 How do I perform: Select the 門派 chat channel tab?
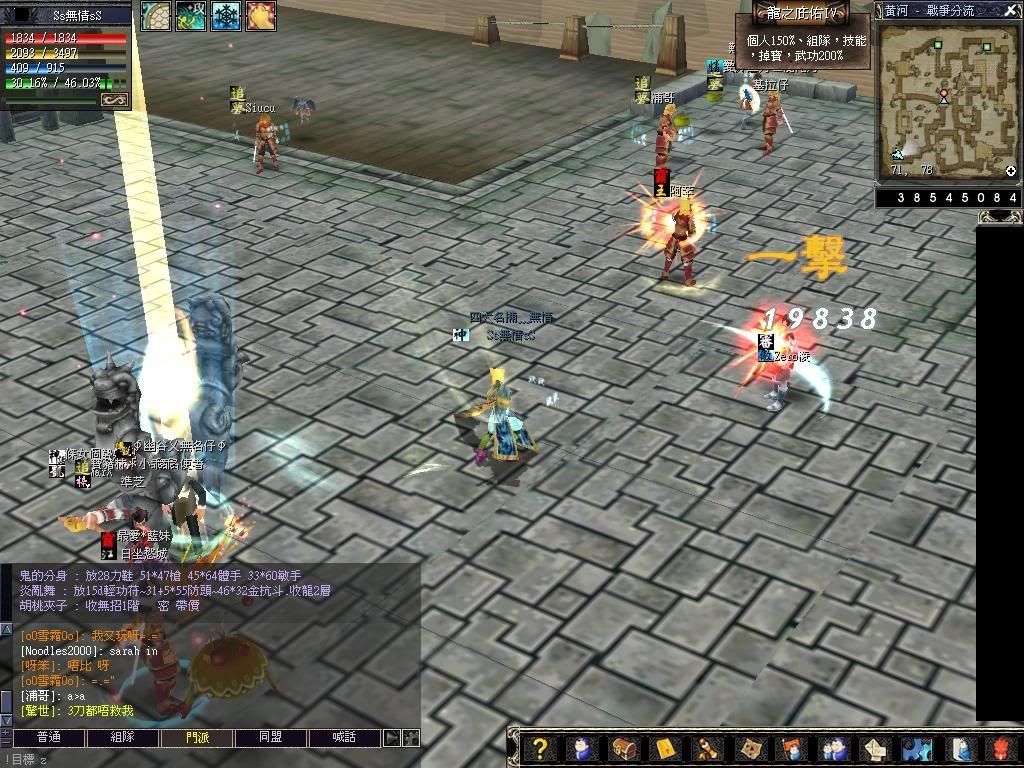point(197,738)
